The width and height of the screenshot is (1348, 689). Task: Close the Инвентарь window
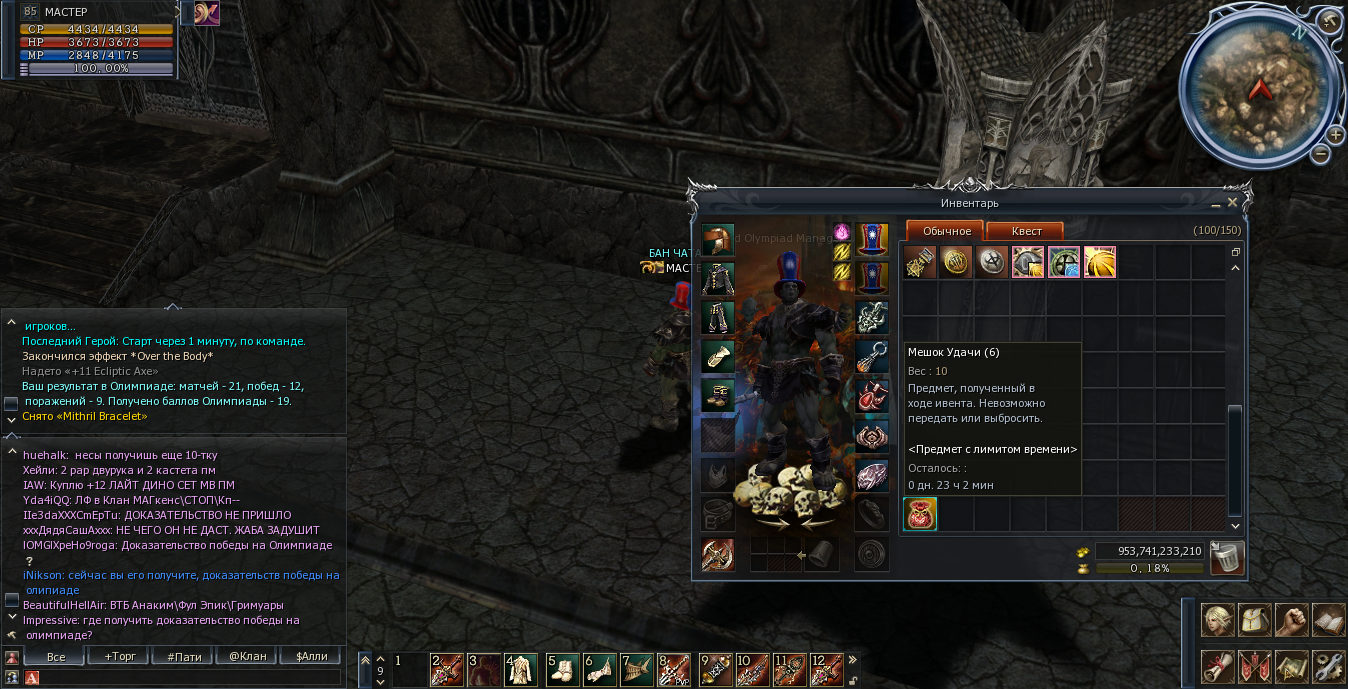point(1232,202)
